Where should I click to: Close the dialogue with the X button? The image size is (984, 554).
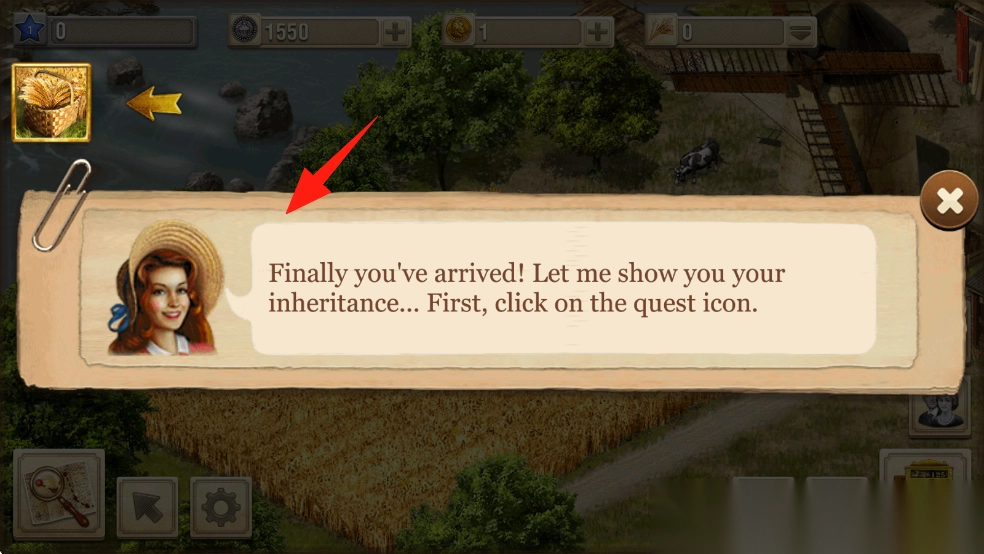(948, 202)
